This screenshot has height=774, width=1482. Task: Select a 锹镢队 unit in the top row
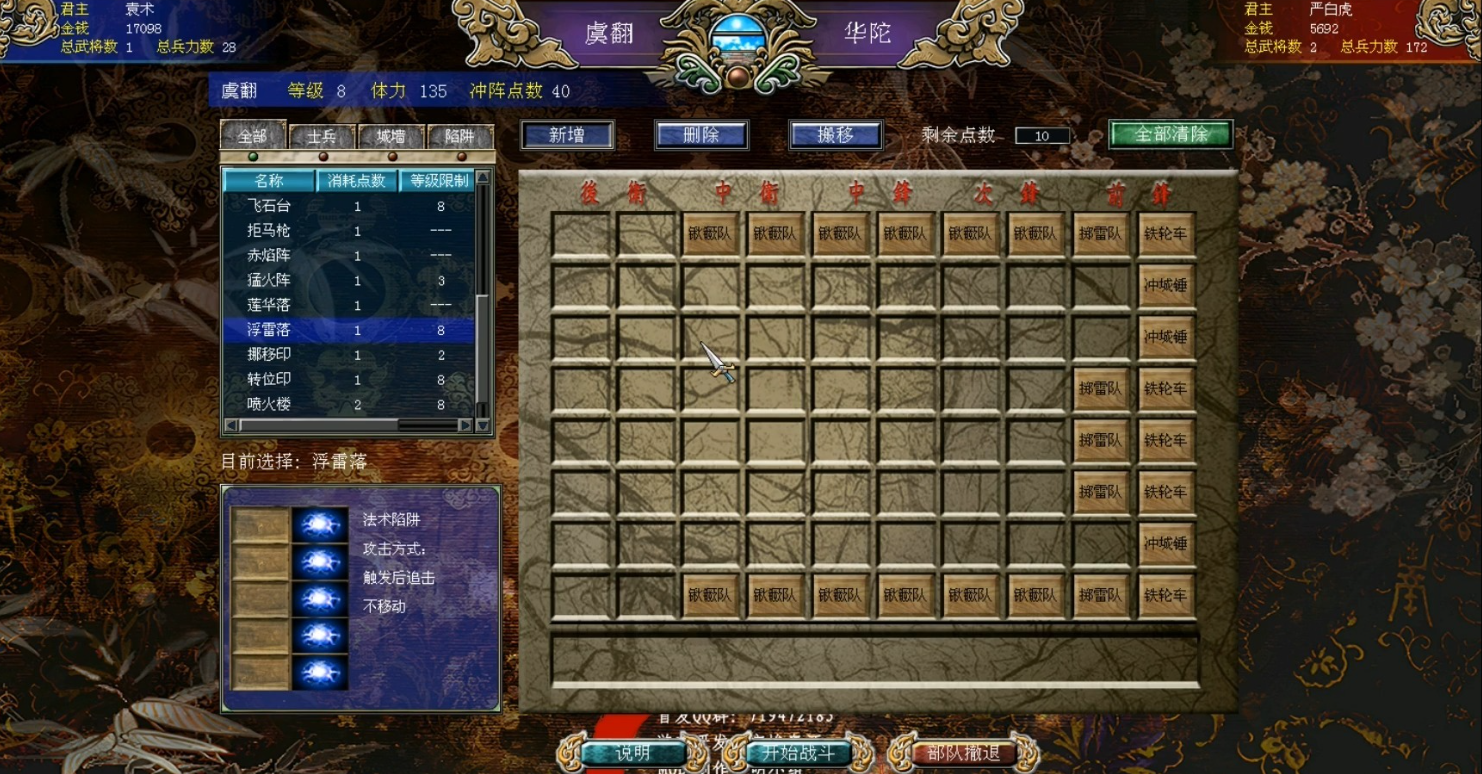(710, 232)
